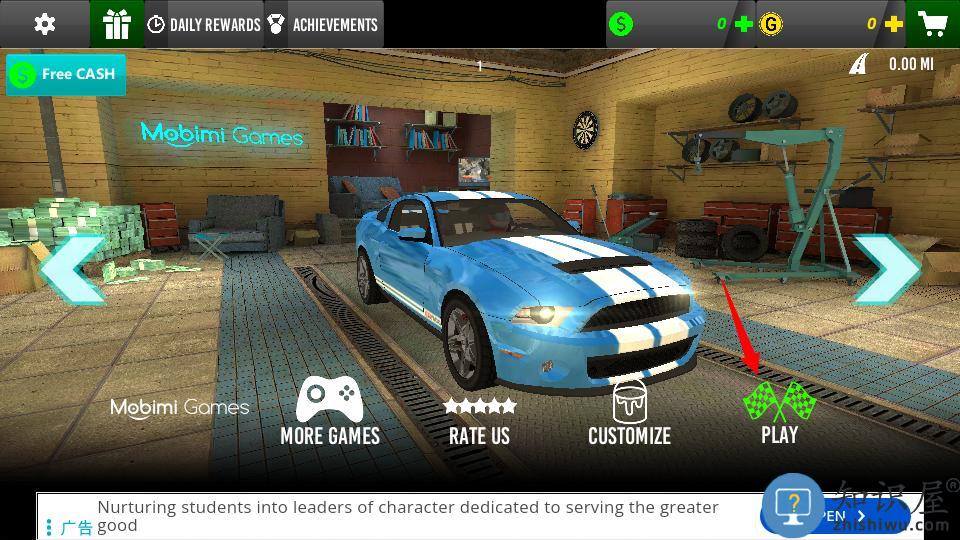The width and height of the screenshot is (960, 540).
Task: Show the previous car with left arrow
Action: (x=72, y=270)
